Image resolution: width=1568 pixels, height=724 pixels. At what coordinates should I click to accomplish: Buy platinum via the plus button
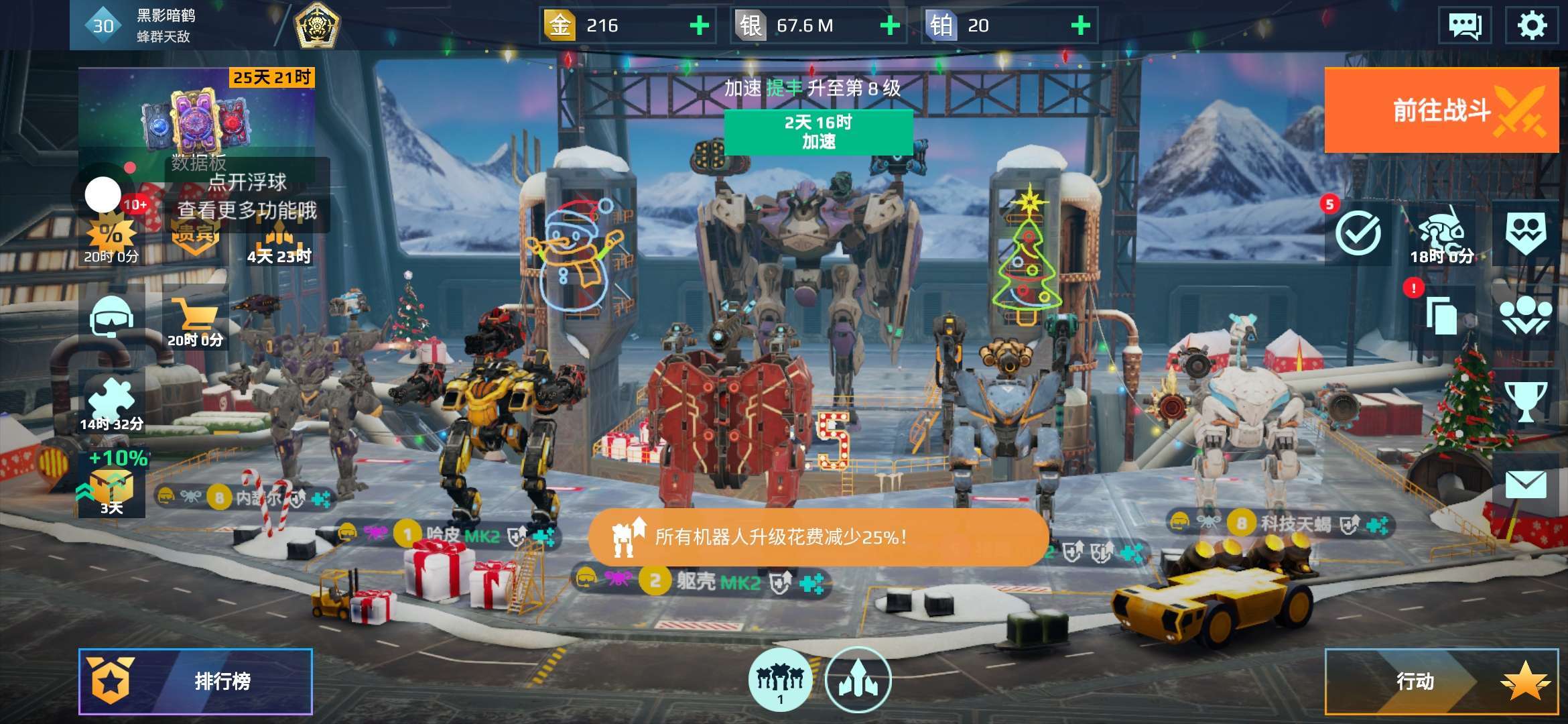(x=1080, y=25)
